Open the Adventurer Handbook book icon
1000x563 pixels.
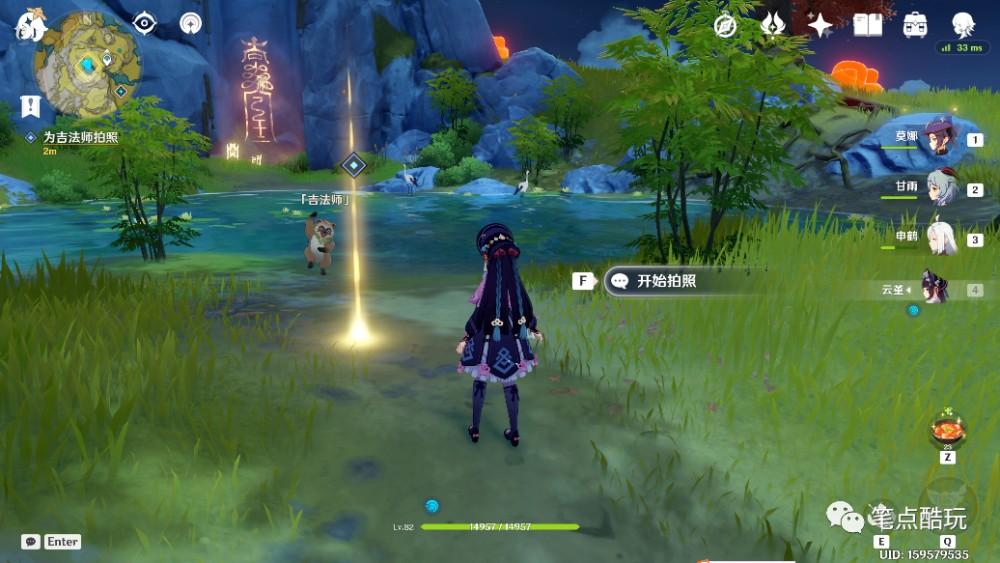tap(868, 26)
